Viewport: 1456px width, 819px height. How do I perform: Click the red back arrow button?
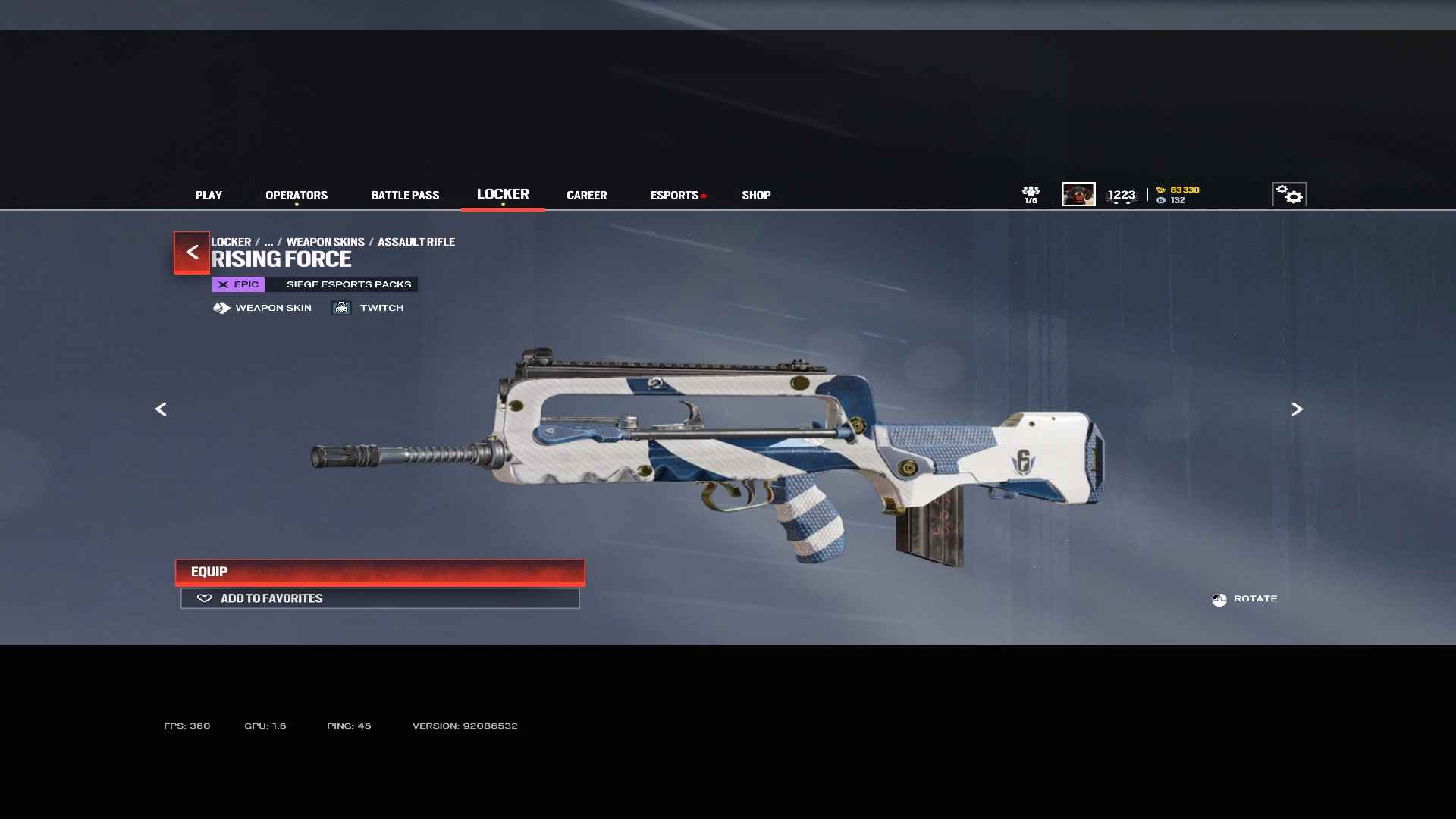(x=192, y=252)
